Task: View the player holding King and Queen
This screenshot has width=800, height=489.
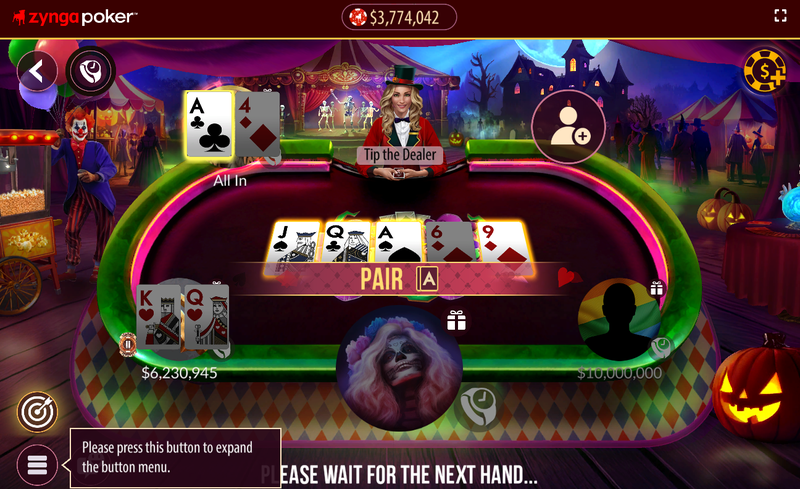Action: pyautogui.click(x=182, y=320)
